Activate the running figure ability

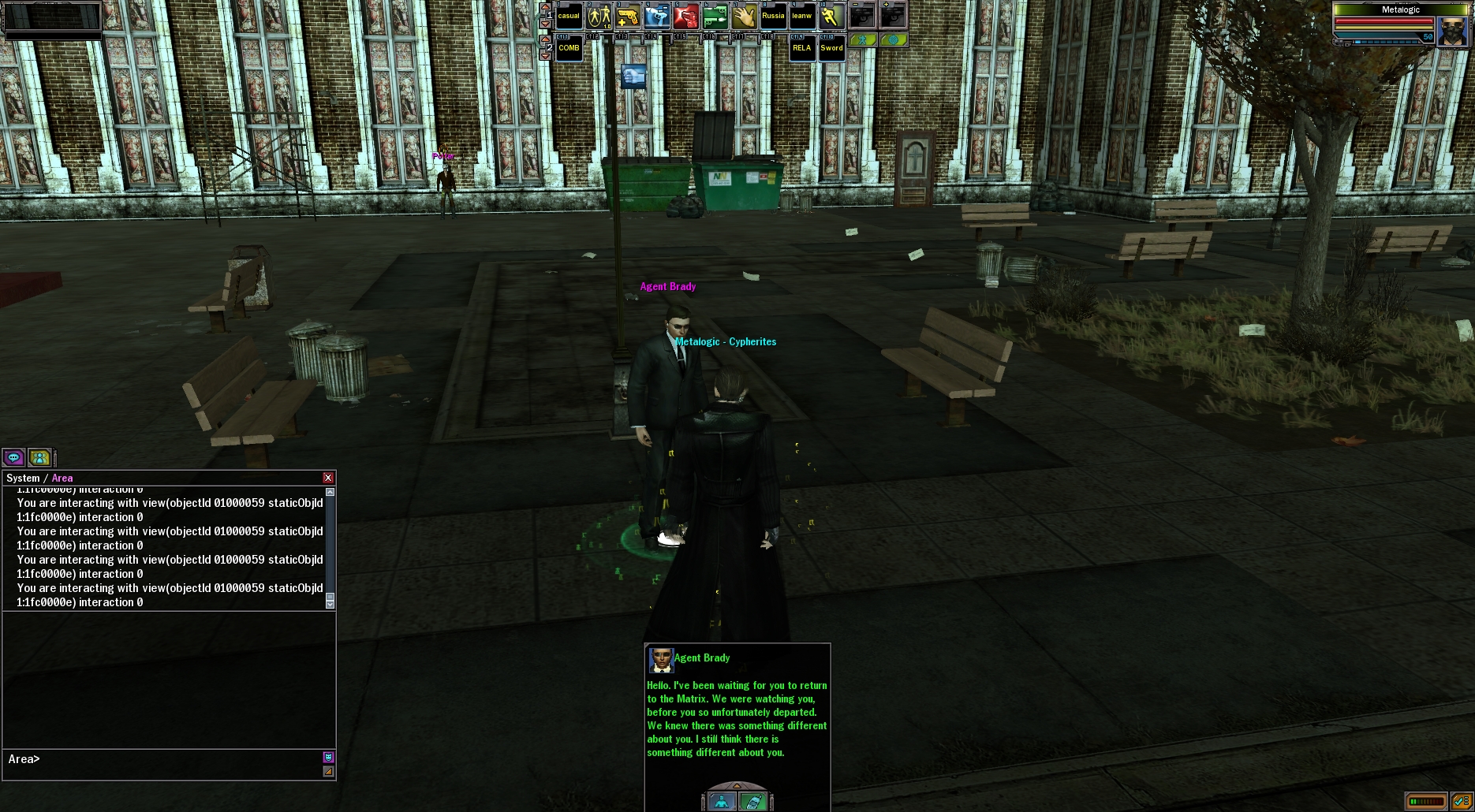click(831, 16)
